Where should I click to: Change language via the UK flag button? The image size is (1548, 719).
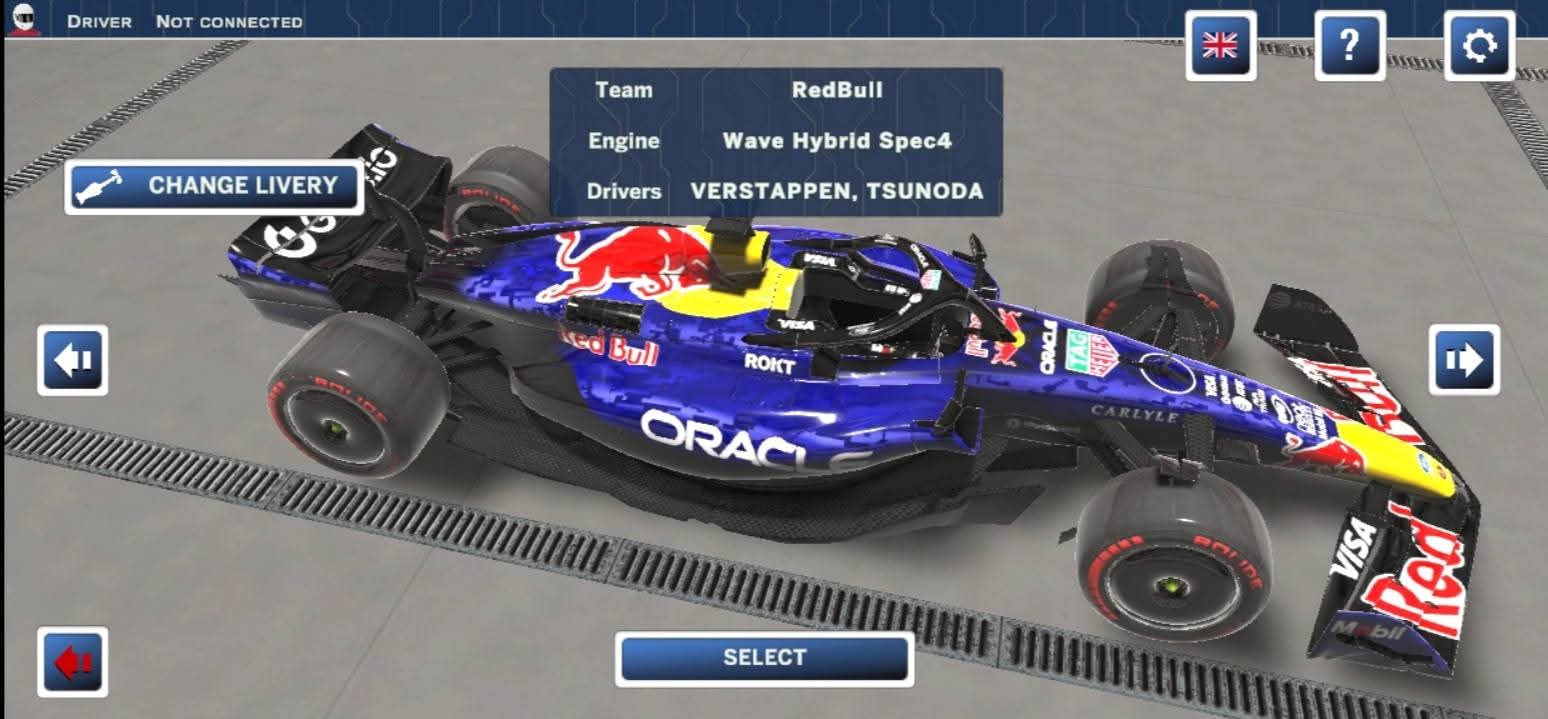(1220, 46)
